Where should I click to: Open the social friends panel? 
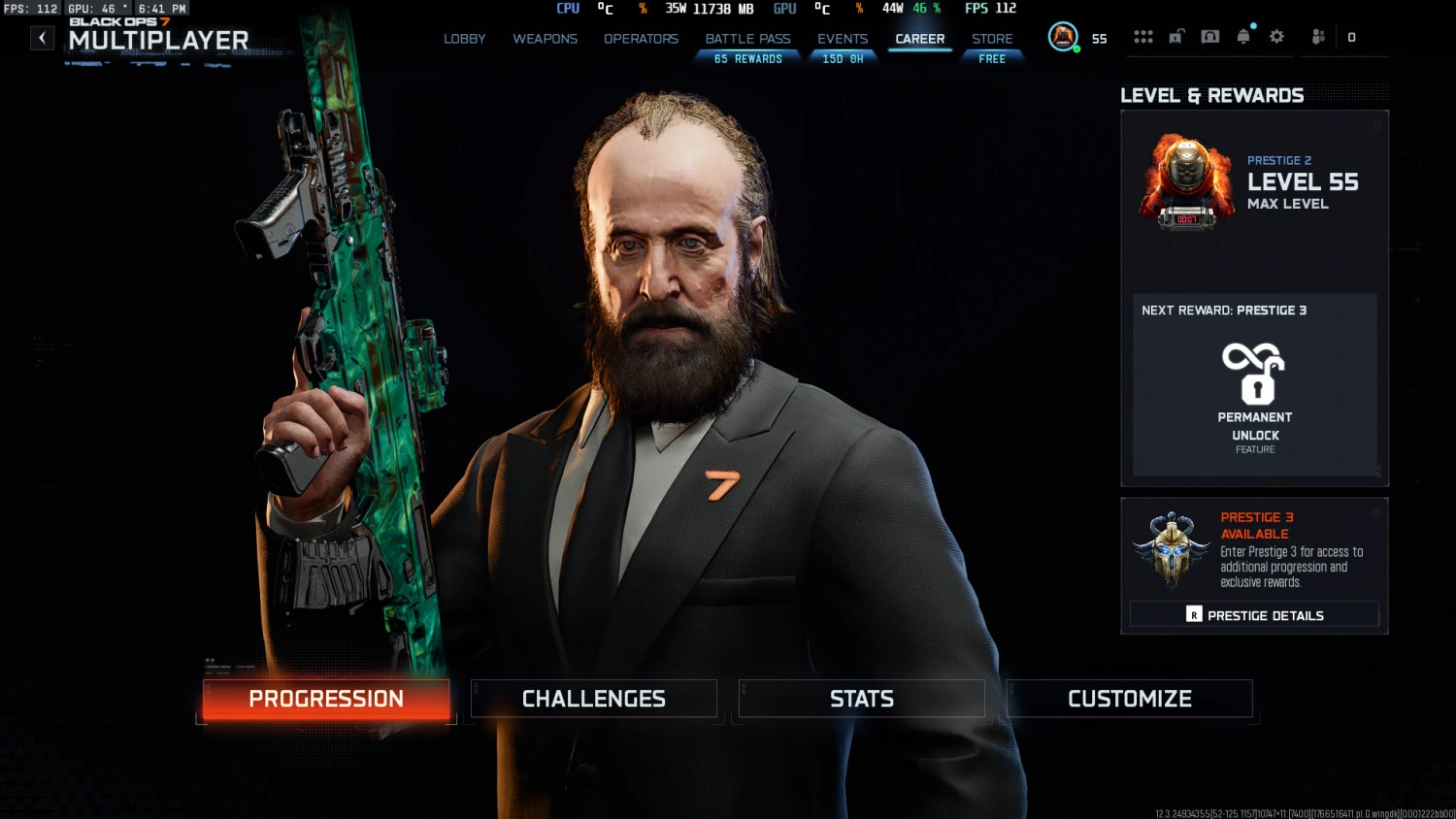1317,36
